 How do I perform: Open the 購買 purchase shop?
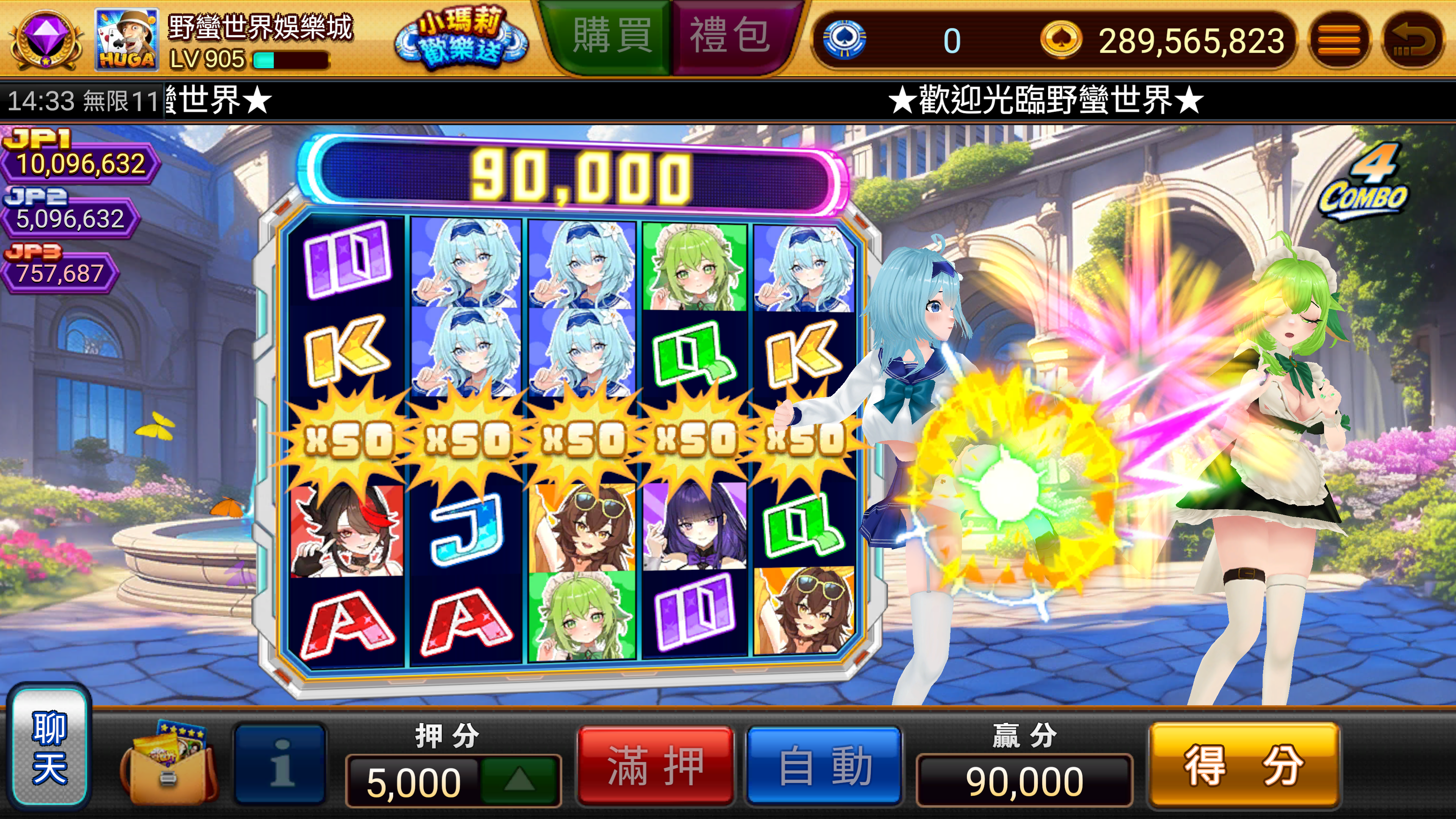[x=612, y=37]
